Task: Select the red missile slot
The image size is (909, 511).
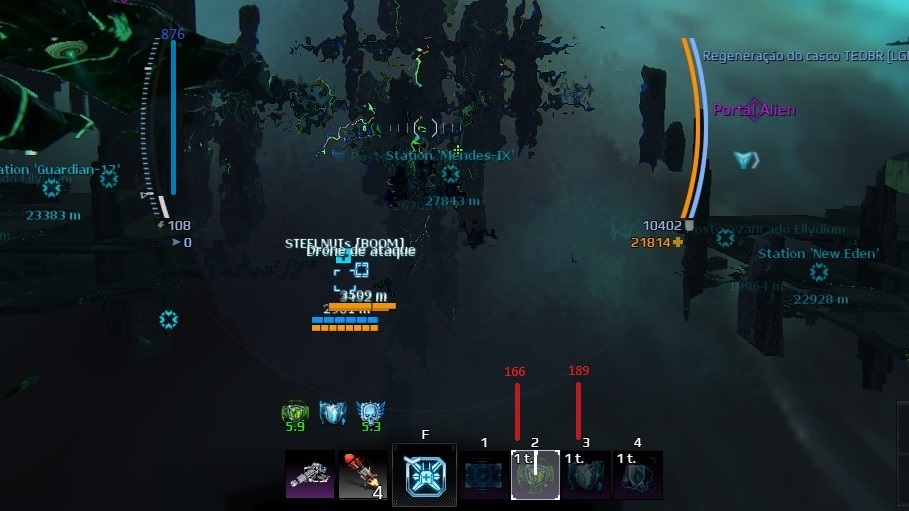Action: pyautogui.click(x=362, y=474)
